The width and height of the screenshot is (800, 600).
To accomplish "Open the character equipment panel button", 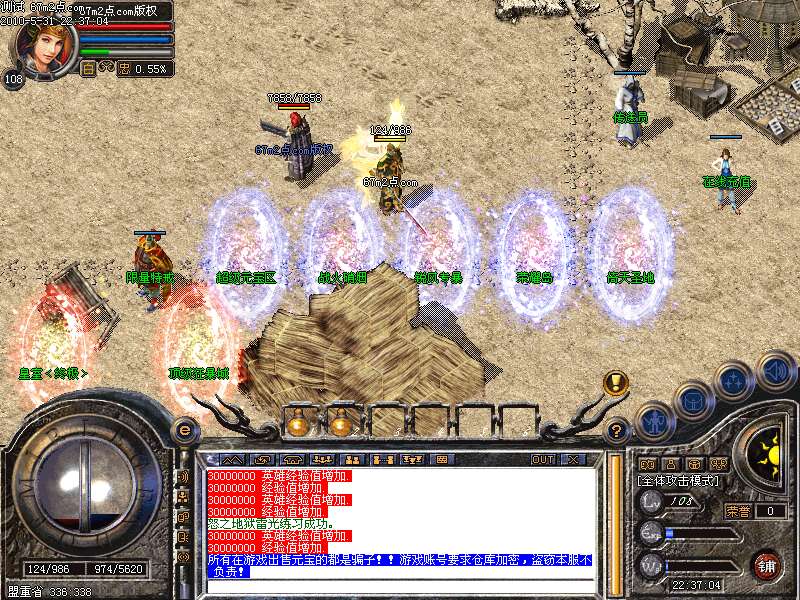I will (654, 420).
